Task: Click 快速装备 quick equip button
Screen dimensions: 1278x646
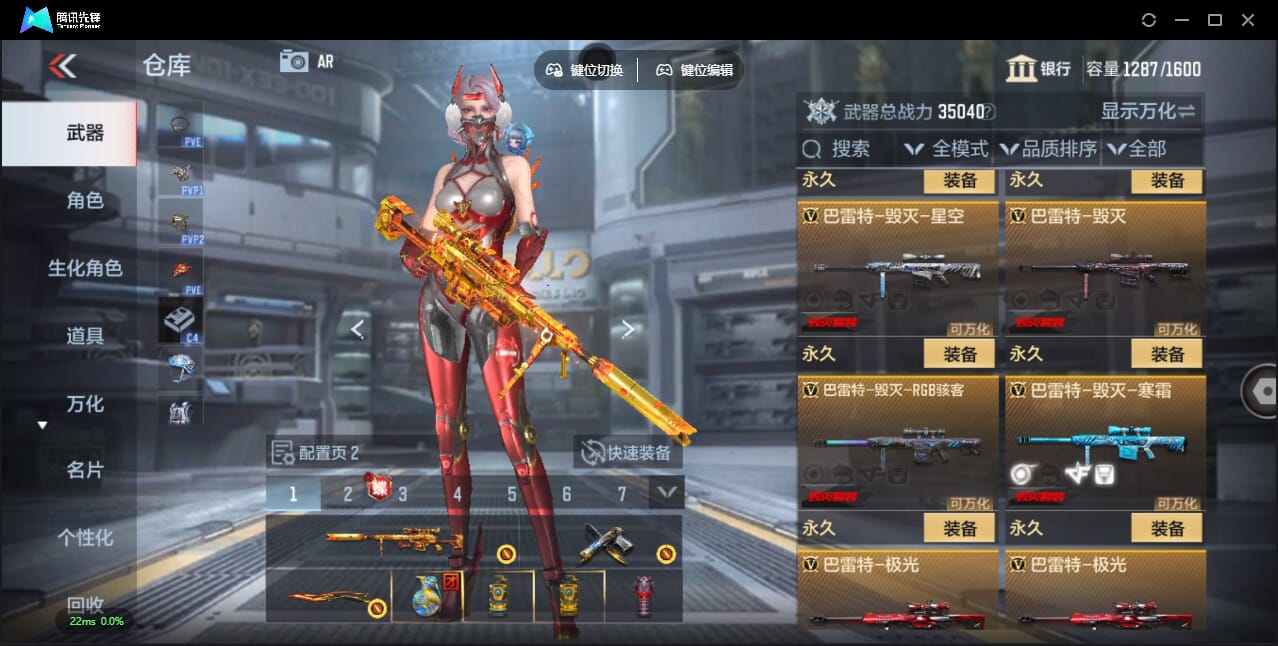Action: click(628, 452)
